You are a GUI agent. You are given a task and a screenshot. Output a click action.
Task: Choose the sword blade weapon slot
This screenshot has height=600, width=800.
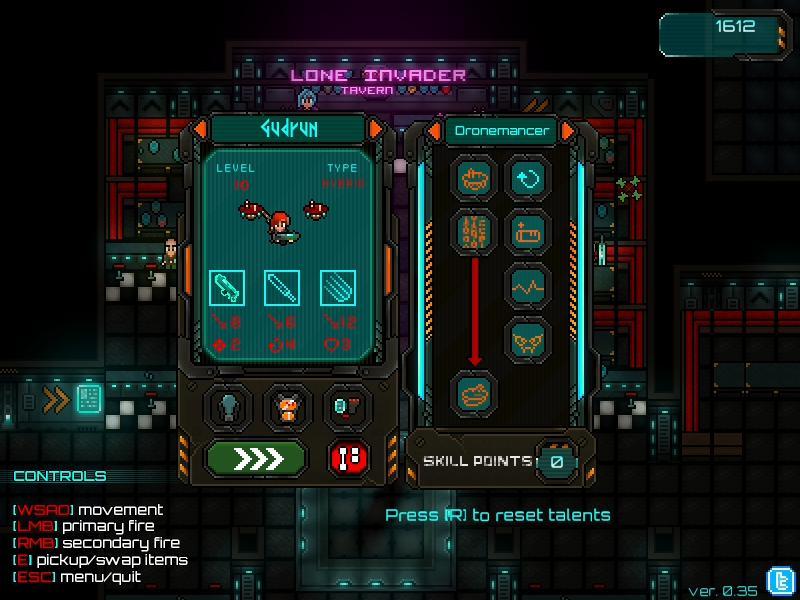tap(282, 288)
